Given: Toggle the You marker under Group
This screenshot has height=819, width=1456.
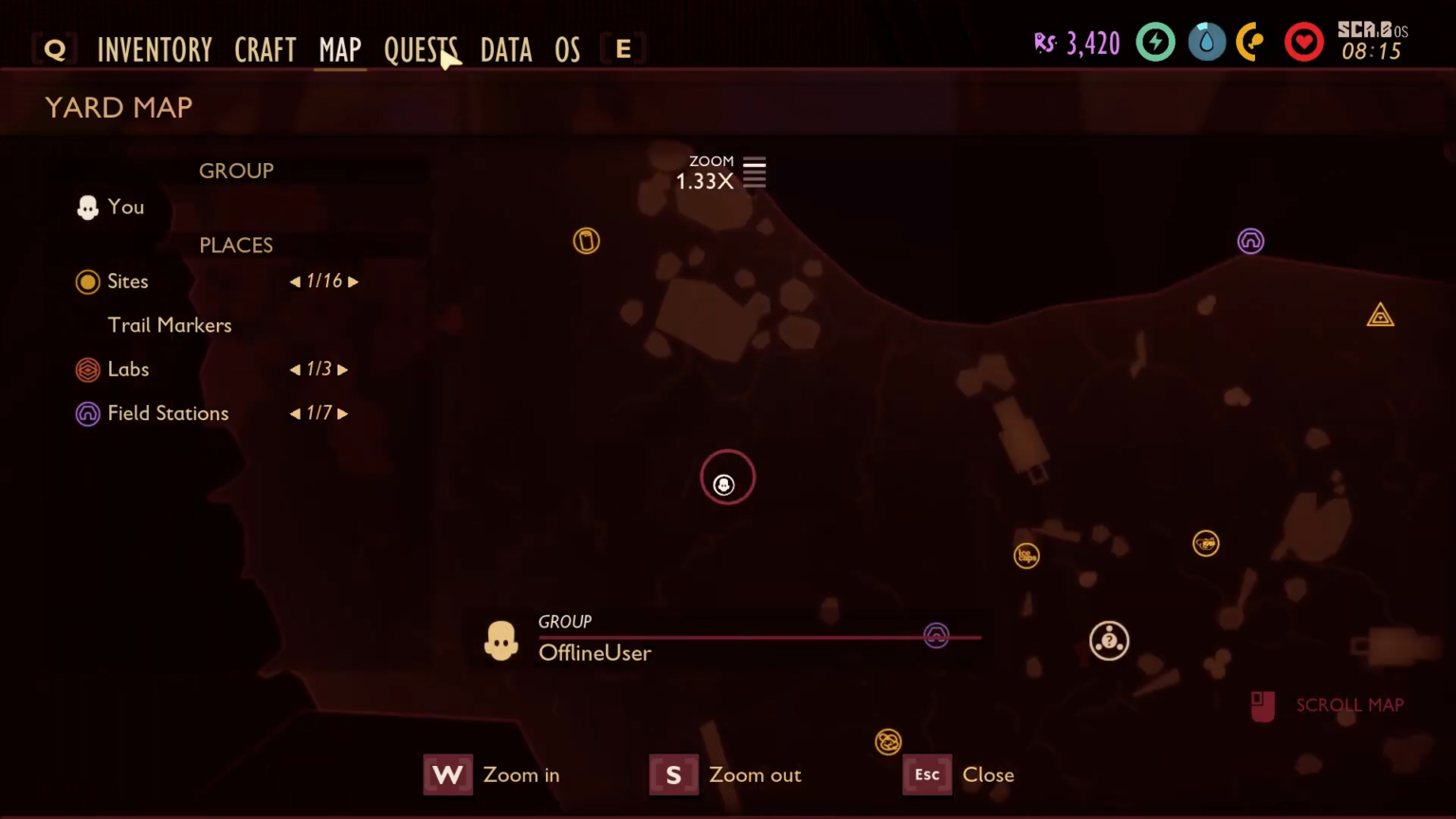Looking at the screenshot, I should 87,207.
